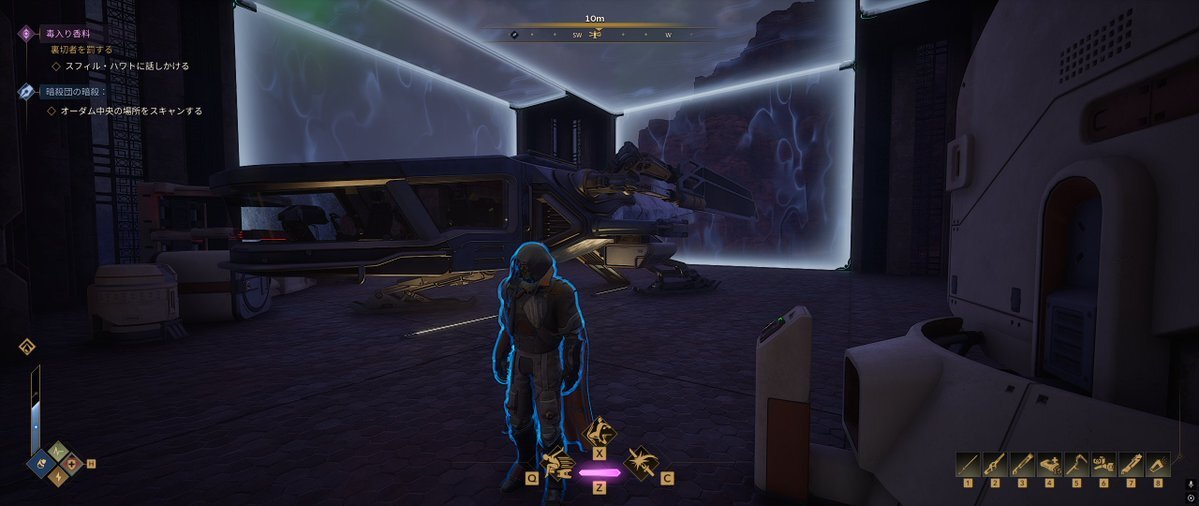Activate the blade burst ability
Image resolution: width=1199 pixels, height=506 pixels.
[640, 462]
